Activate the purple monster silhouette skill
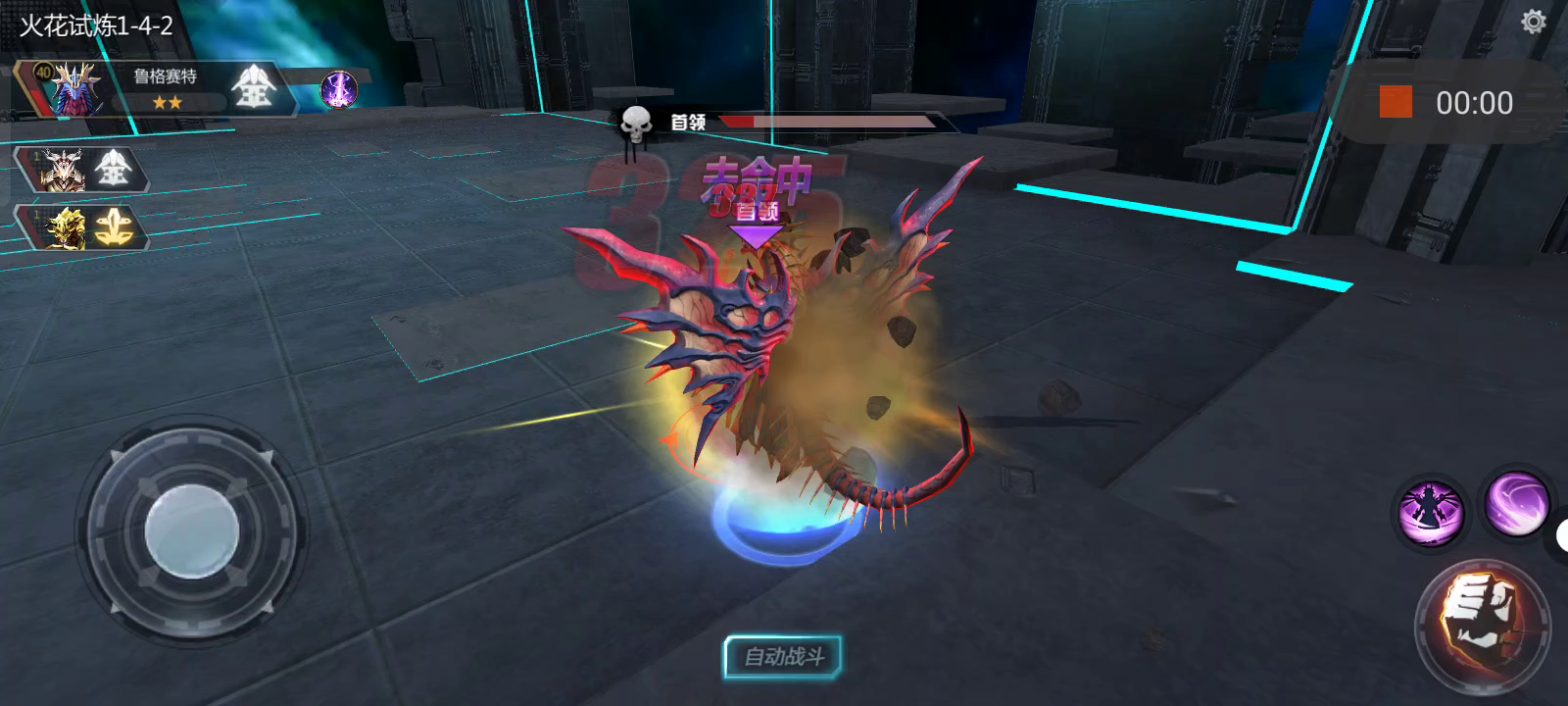Image resolution: width=1568 pixels, height=706 pixels. coord(1431,512)
